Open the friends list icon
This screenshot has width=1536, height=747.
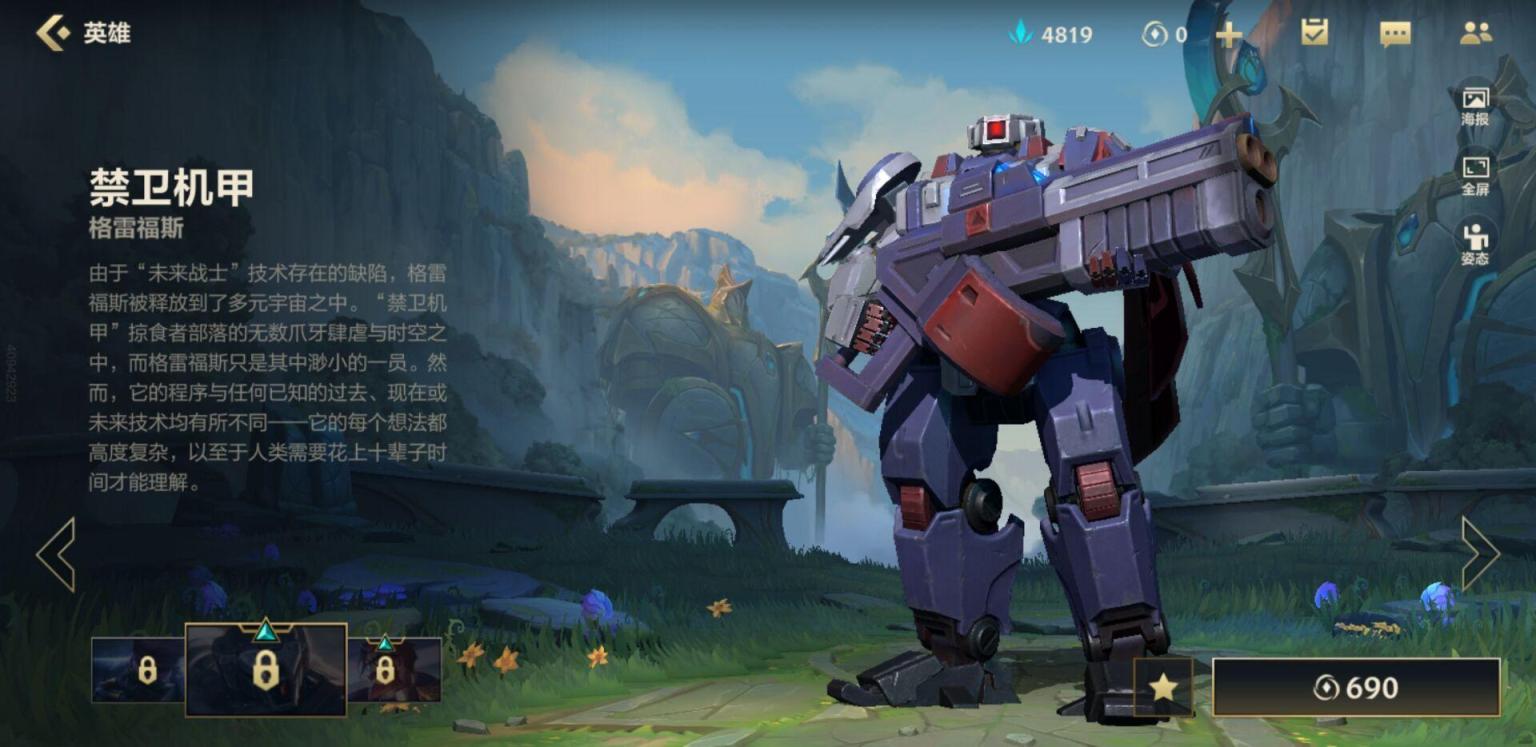(1475, 33)
